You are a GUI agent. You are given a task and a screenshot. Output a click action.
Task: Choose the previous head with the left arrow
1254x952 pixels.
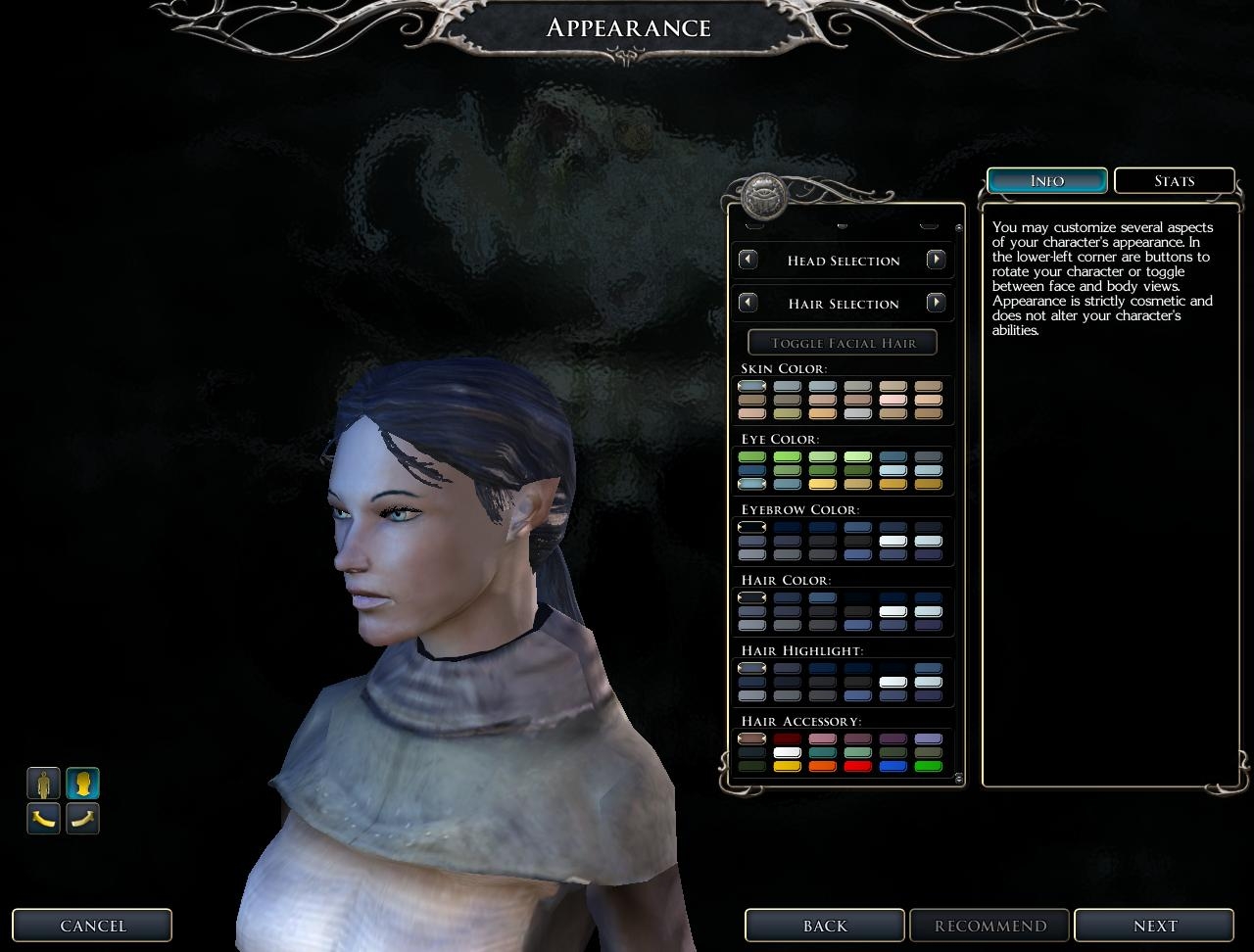pyautogui.click(x=748, y=260)
